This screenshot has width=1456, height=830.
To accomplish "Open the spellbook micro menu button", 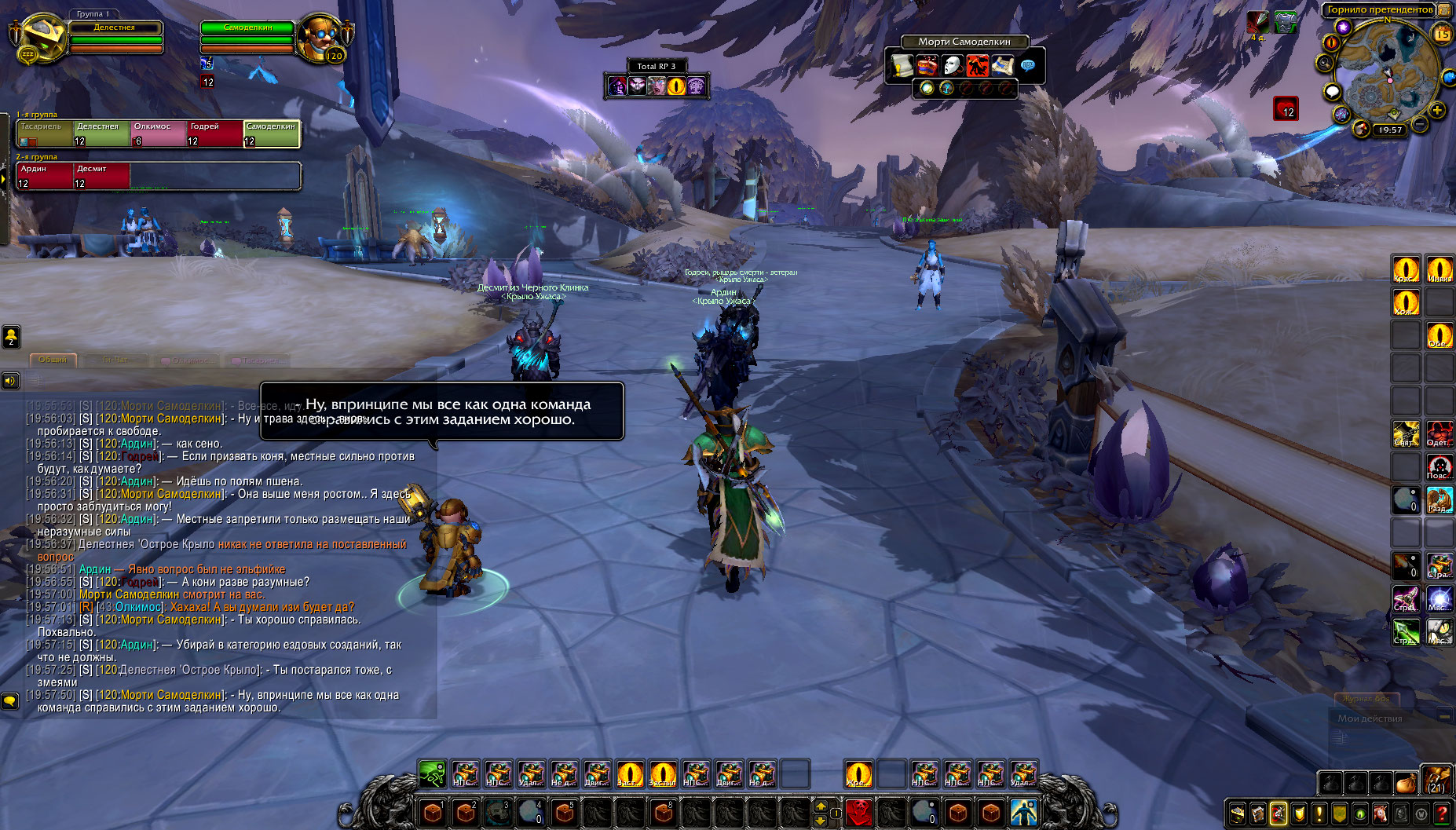I will coord(1258,814).
